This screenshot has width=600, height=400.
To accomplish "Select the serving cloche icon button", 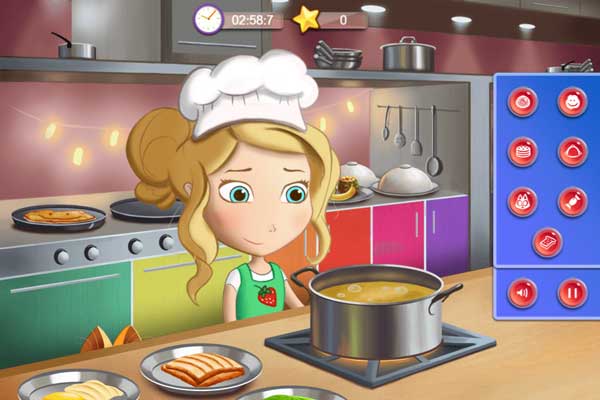I will point(573,151).
